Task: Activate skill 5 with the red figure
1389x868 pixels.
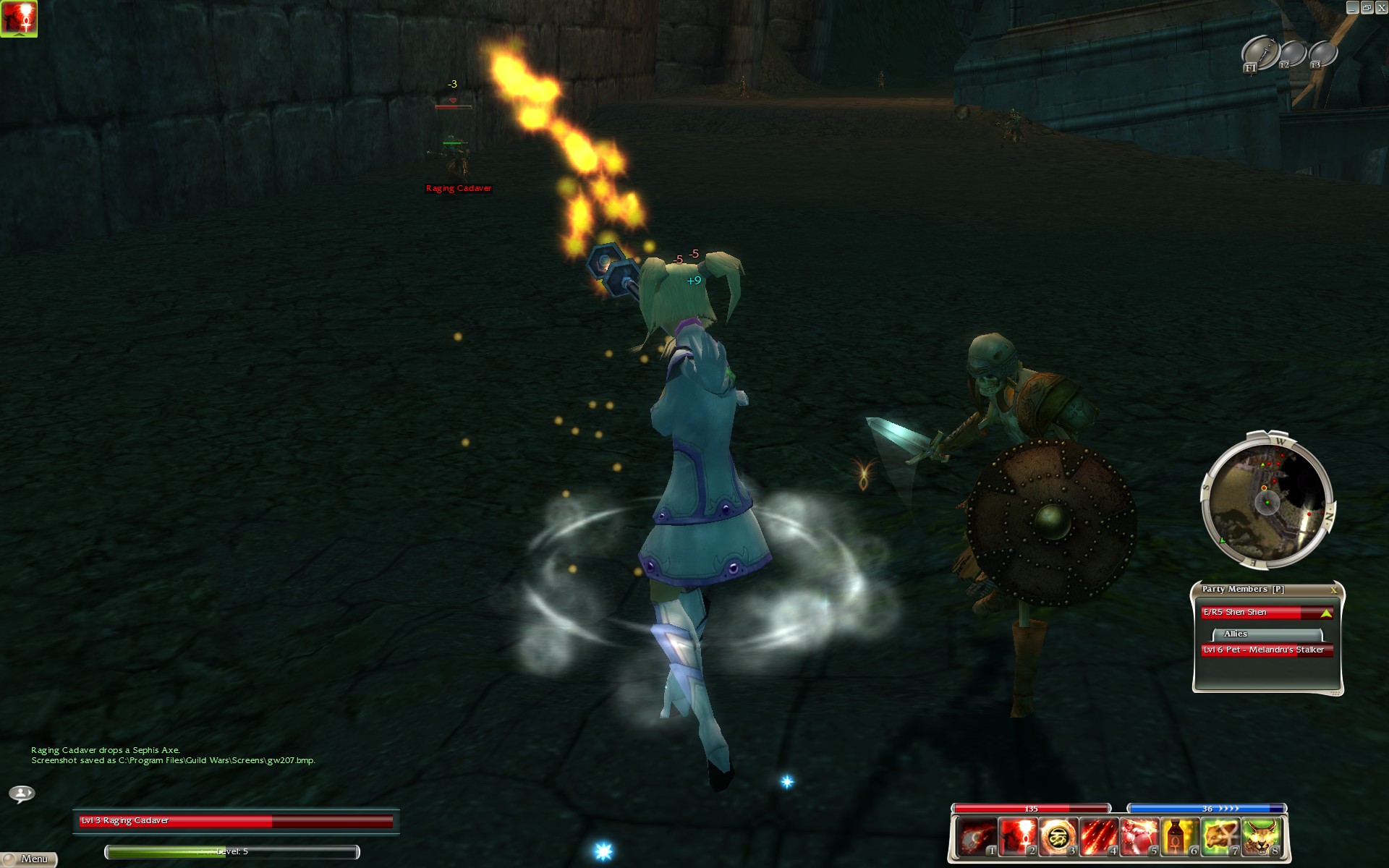Action: coord(1139,837)
